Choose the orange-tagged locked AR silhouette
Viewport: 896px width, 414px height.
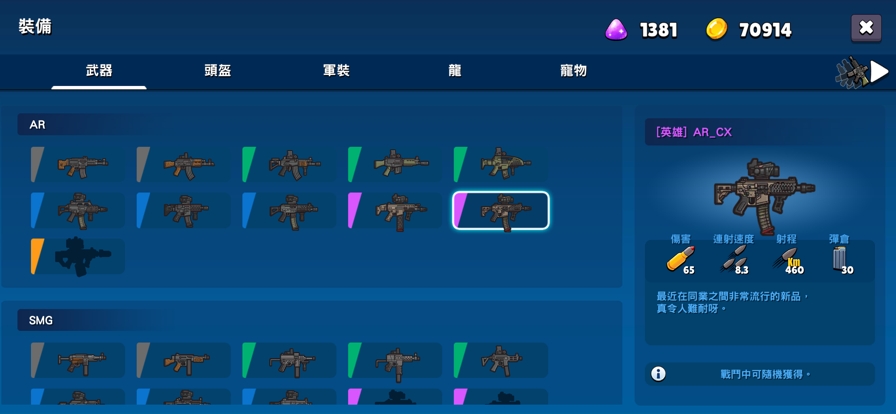tap(78, 257)
